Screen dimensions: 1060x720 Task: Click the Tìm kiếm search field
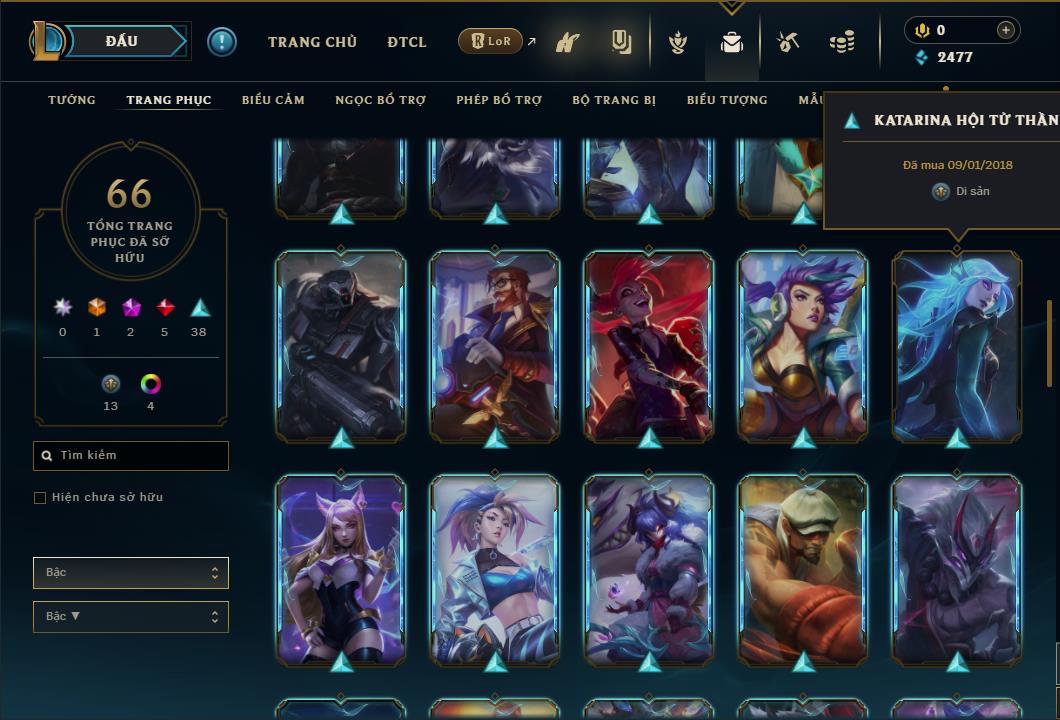point(131,456)
